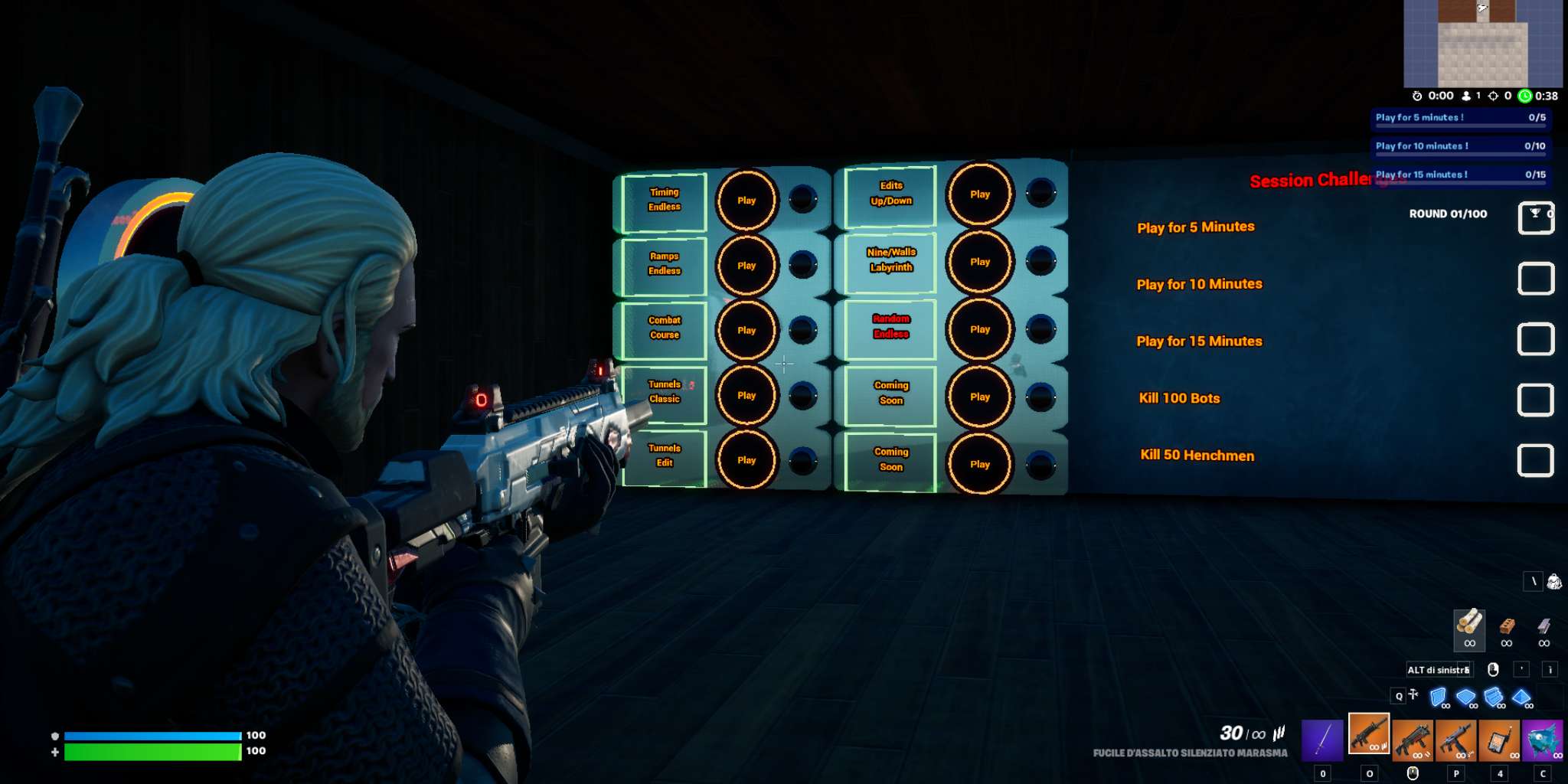Choose the metal building material
The height and width of the screenshot is (784, 1568).
pos(1543,628)
